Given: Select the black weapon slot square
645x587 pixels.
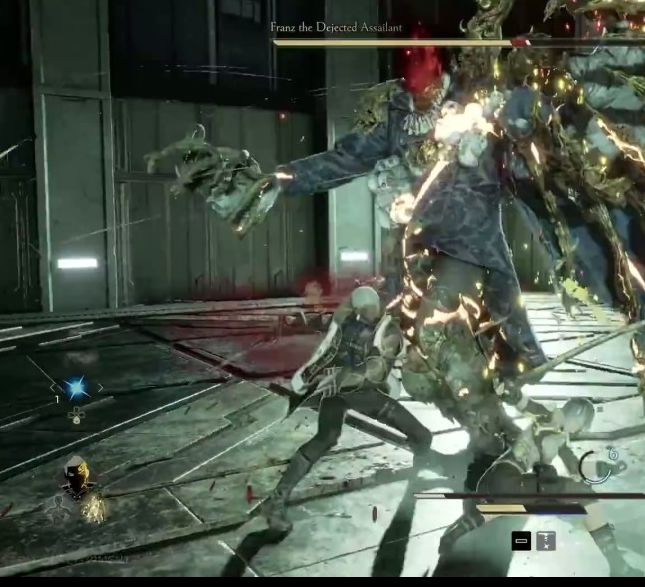Looking at the screenshot, I should 521,541.
